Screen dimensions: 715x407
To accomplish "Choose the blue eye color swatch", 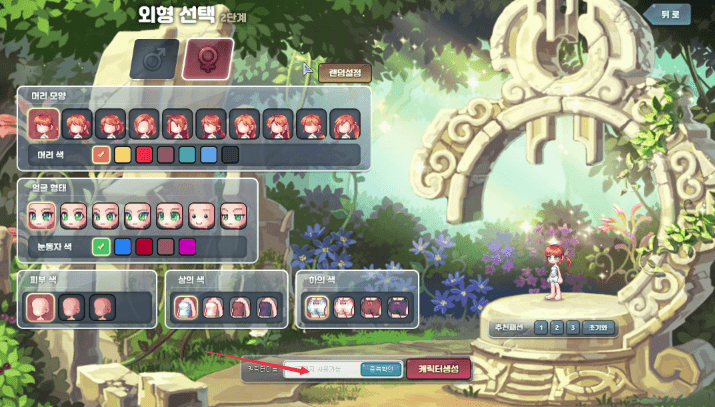I will point(123,246).
